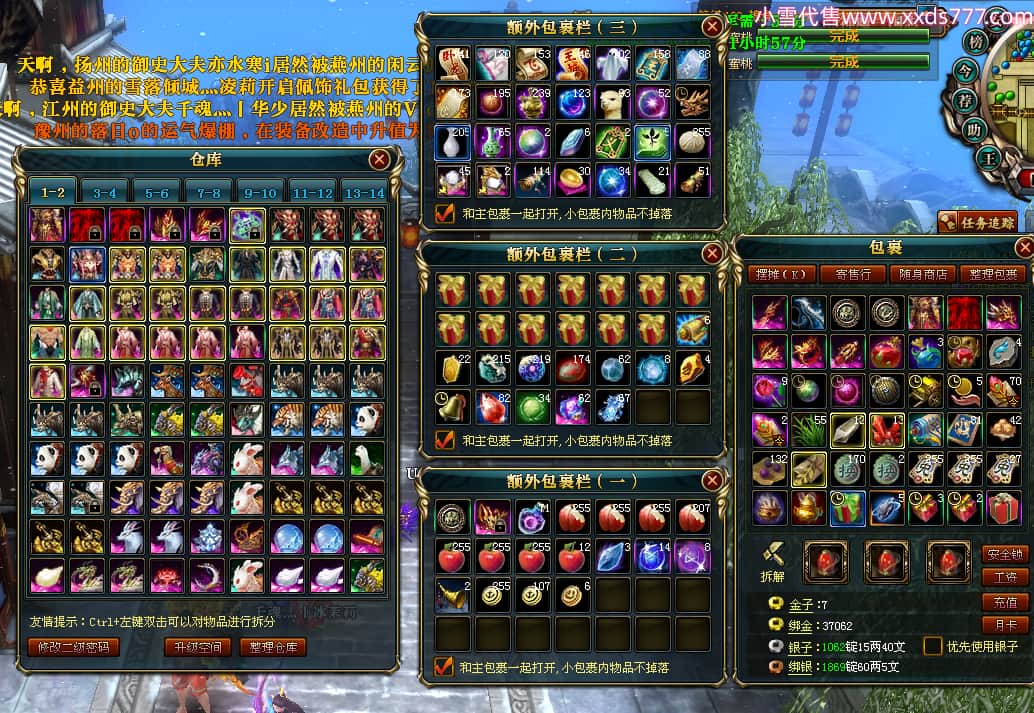Open the 充值 recharge button
Screen dimensions: 1034x713
tap(1004, 602)
